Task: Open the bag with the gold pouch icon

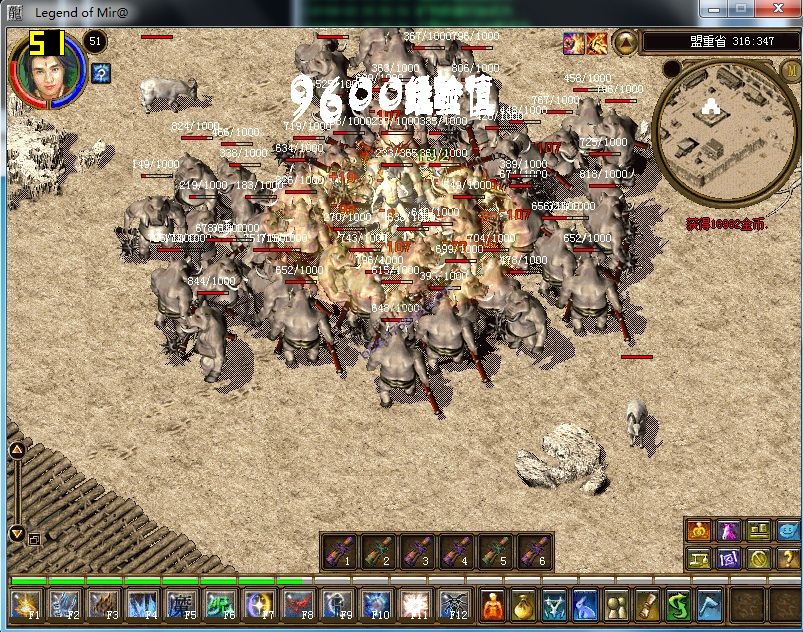Action: (x=524, y=605)
